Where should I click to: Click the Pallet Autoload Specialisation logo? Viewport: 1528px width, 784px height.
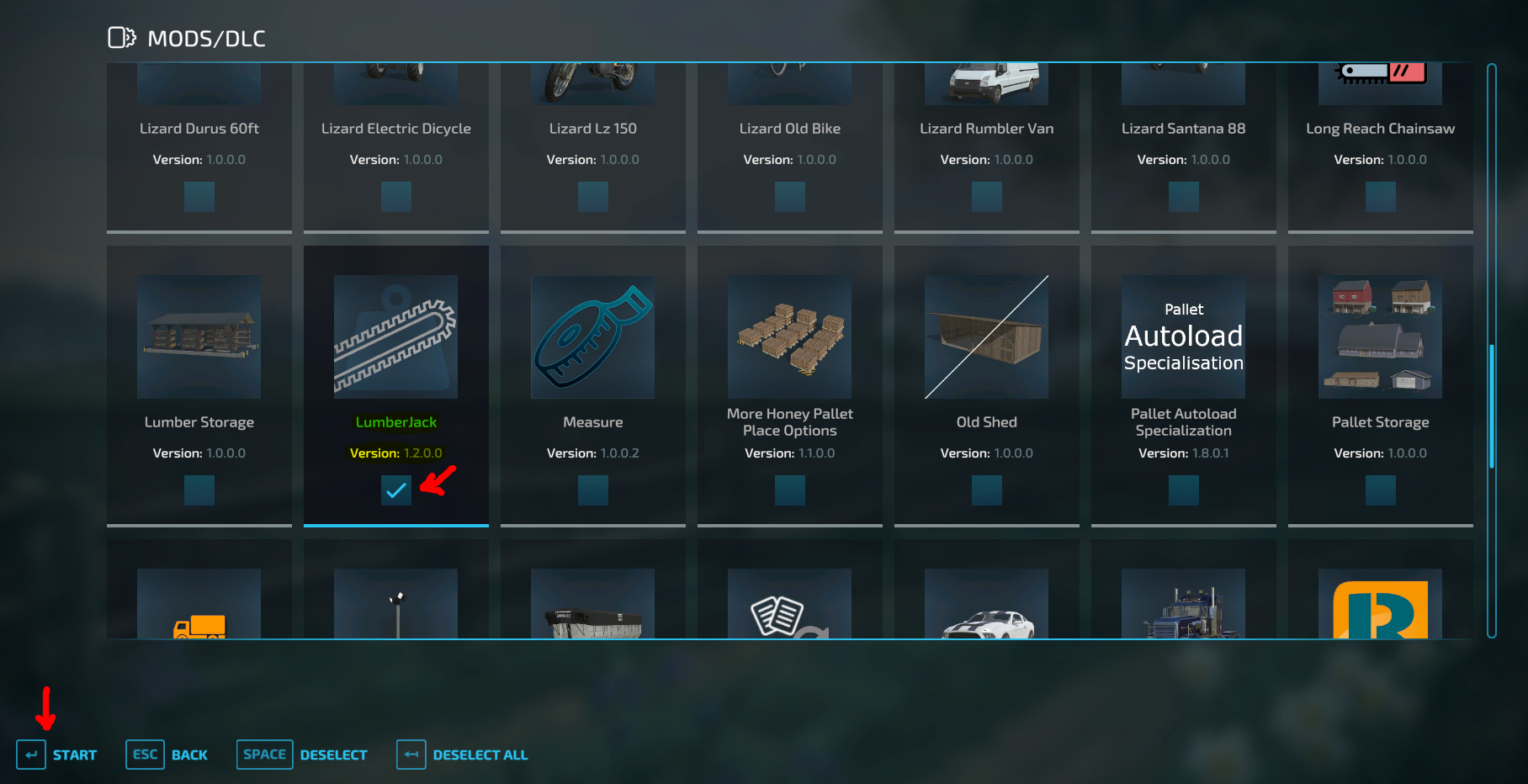[x=1183, y=336]
